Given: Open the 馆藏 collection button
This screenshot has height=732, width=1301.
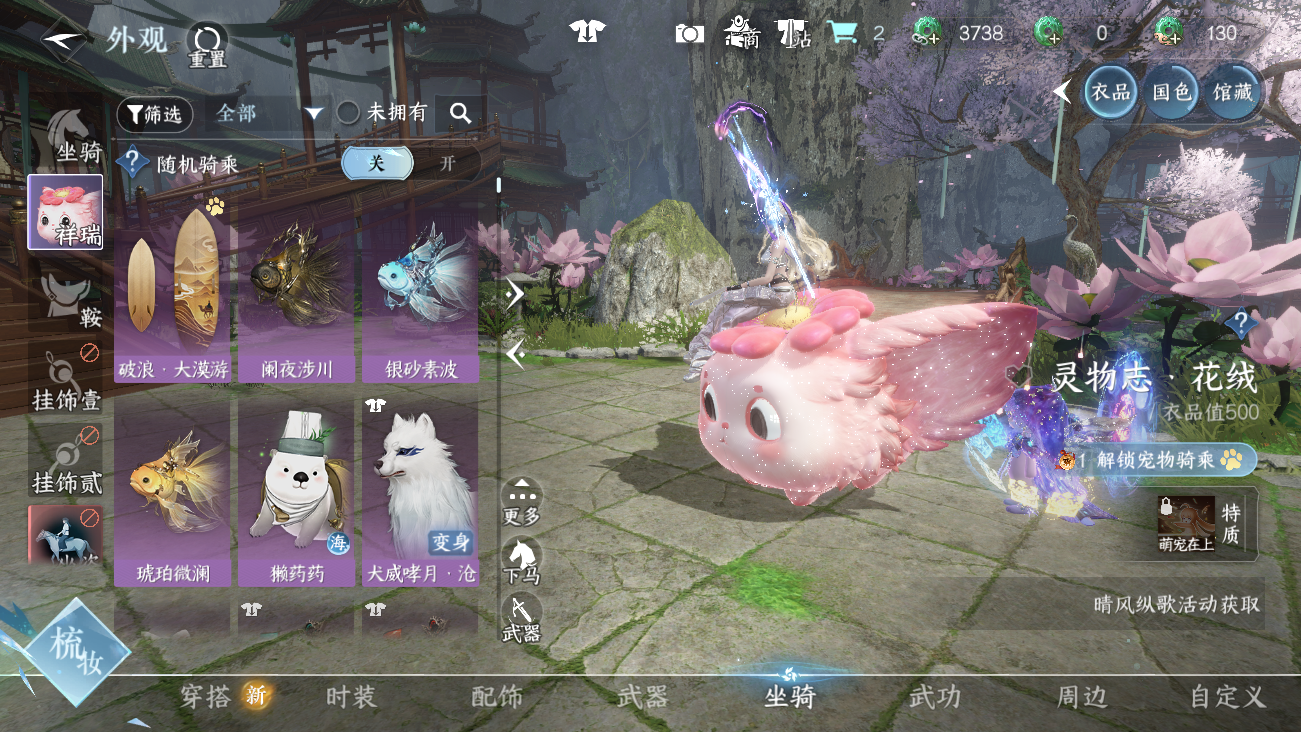Looking at the screenshot, I should 1232,93.
